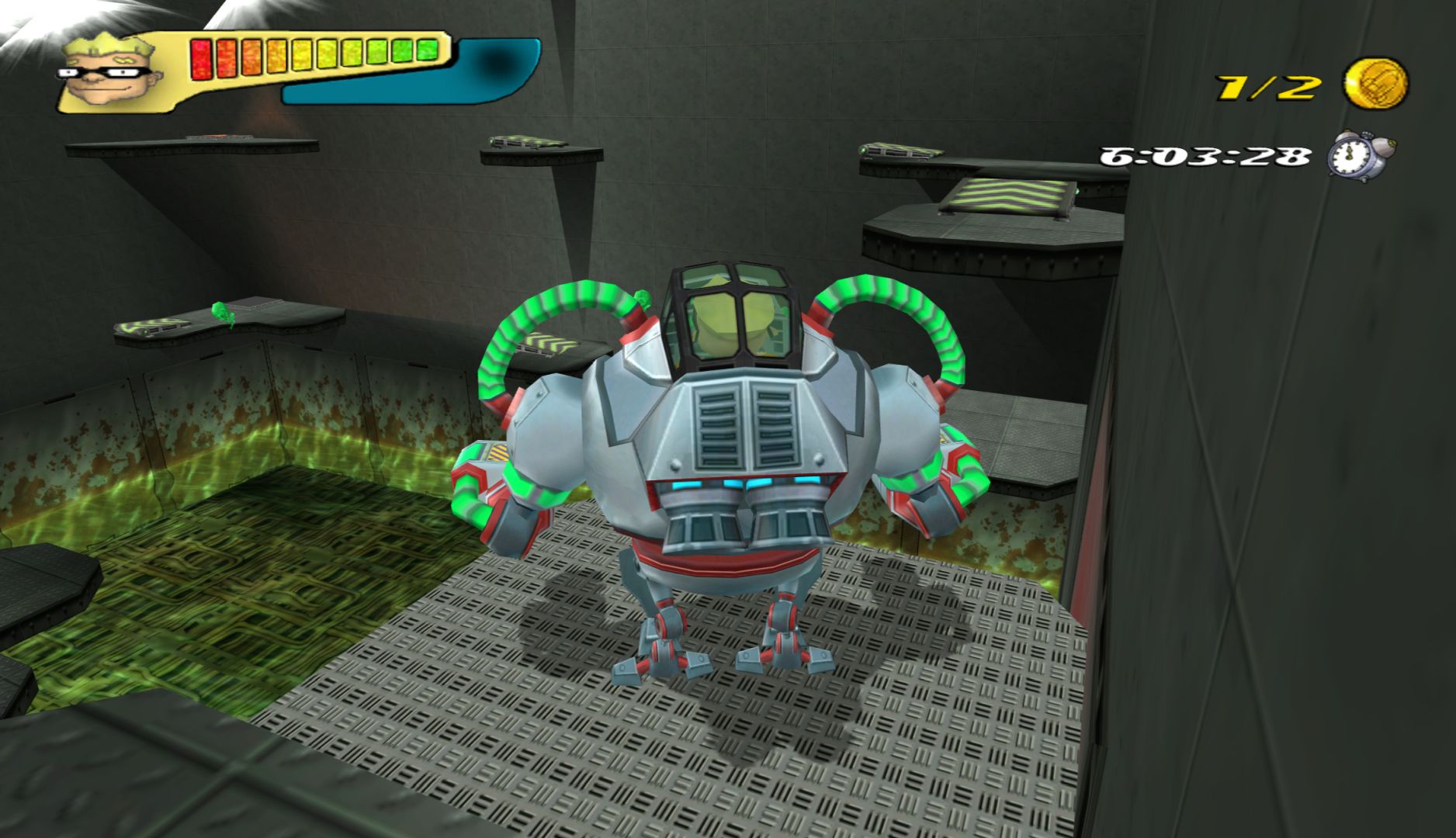The width and height of the screenshot is (1456, 838).
Task: Click the blond character portrait icon
Action: pyautogui.click(x=107, y=71)
